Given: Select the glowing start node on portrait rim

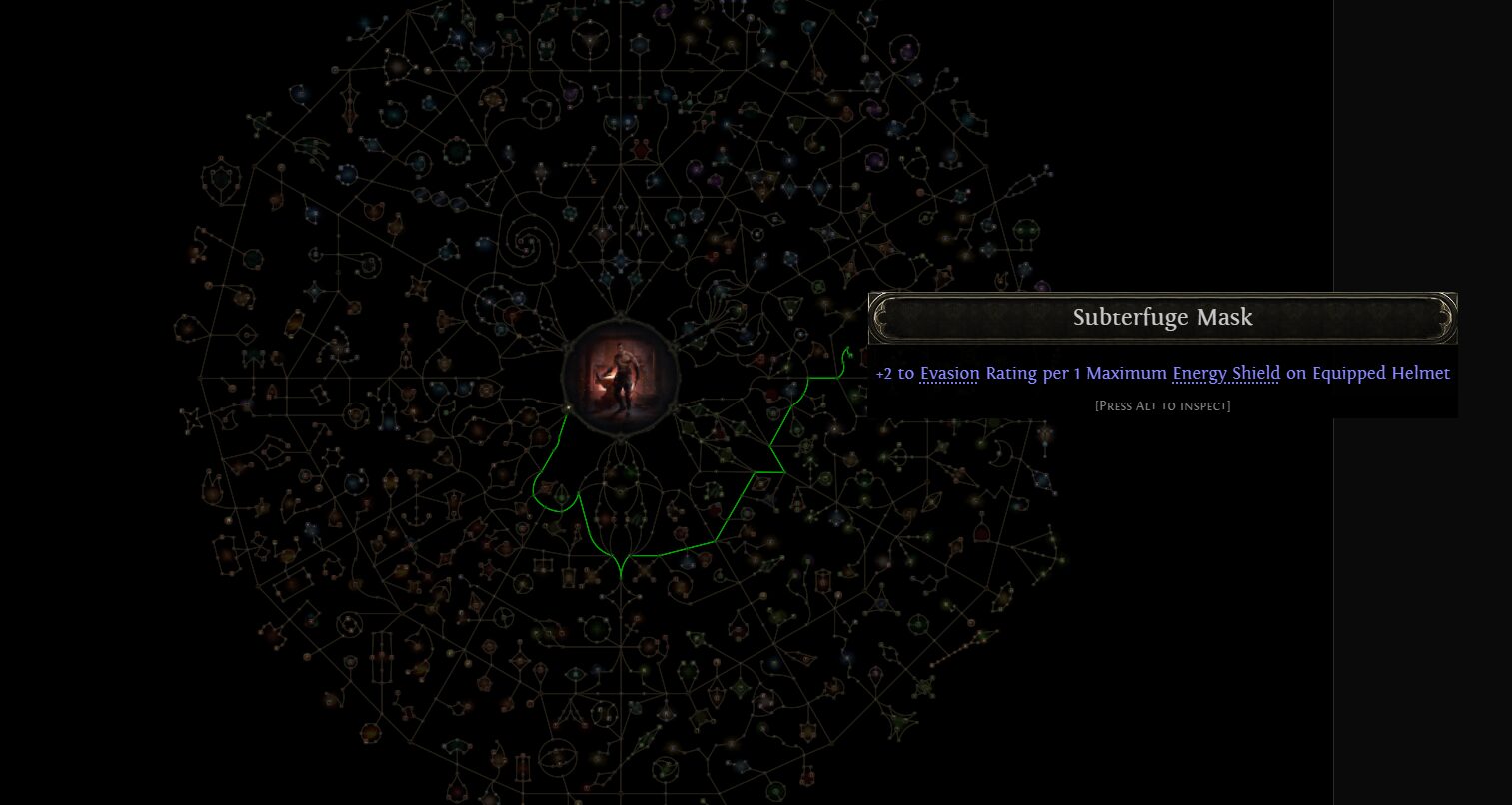Looking at the screenshot, I should coord(568,407).
